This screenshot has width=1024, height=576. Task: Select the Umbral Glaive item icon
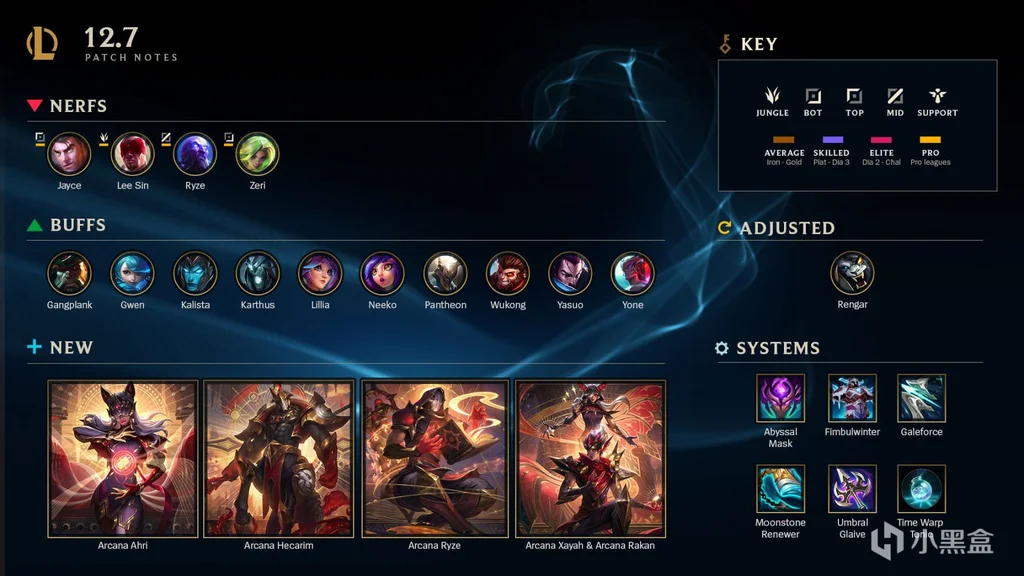[x=852, y=489]
